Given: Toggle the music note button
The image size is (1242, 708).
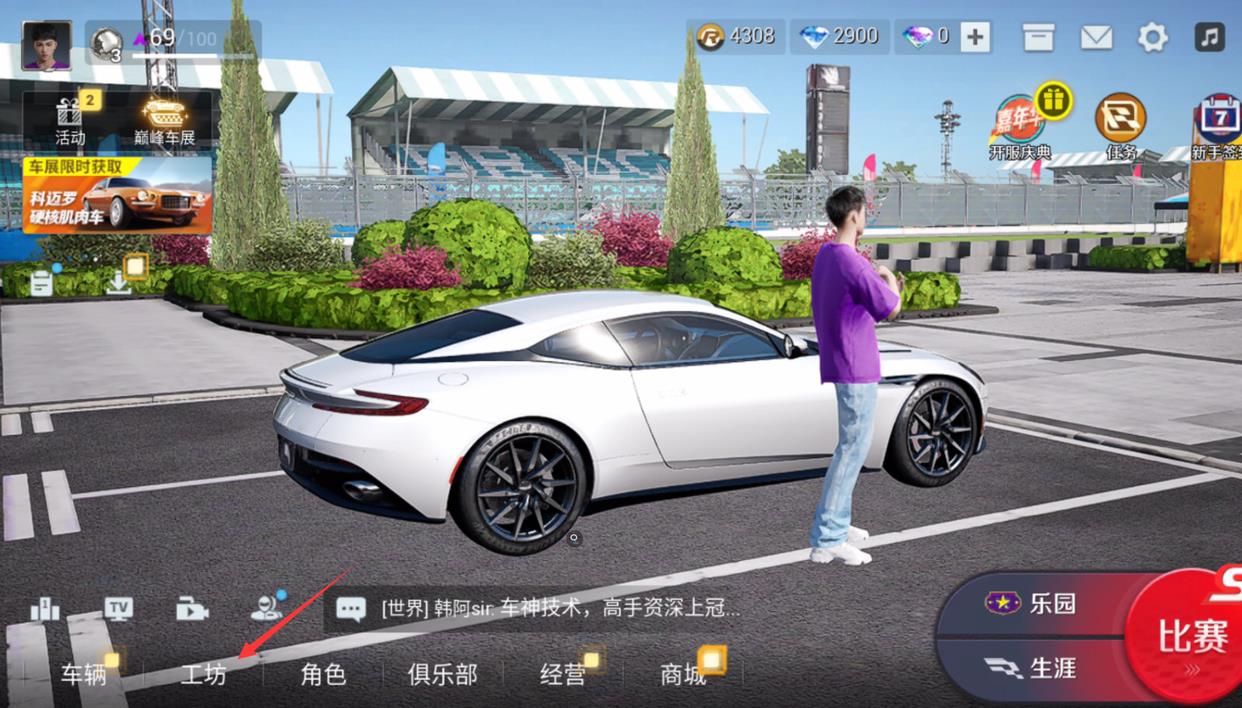Looking at the screenshot, I should [1209, 38].
